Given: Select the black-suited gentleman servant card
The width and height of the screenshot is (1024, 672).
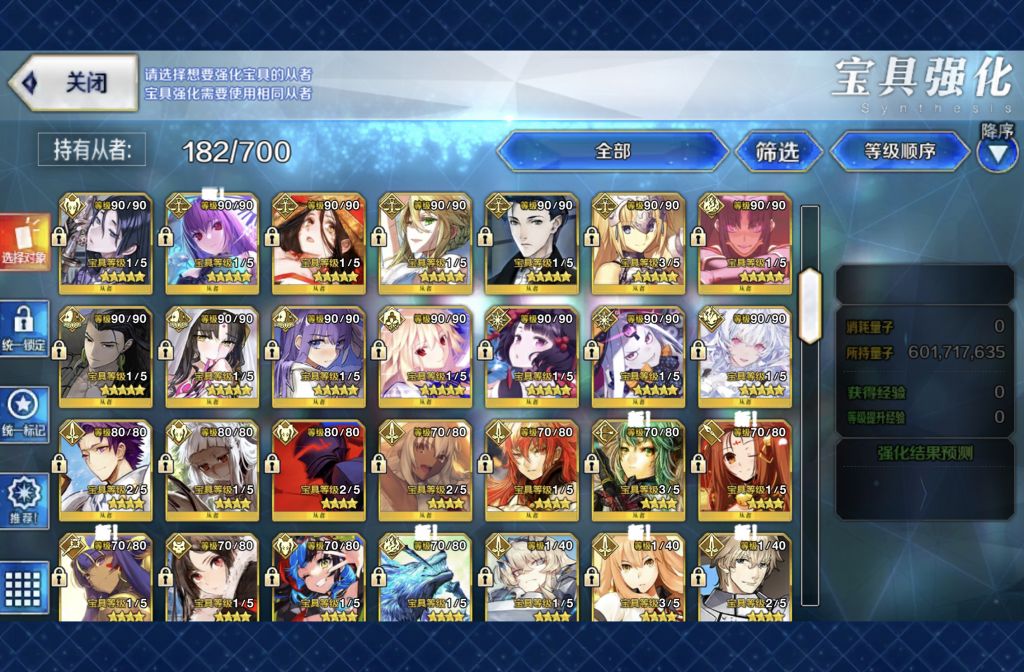Looking at the screenshot, I should point(532,238).
